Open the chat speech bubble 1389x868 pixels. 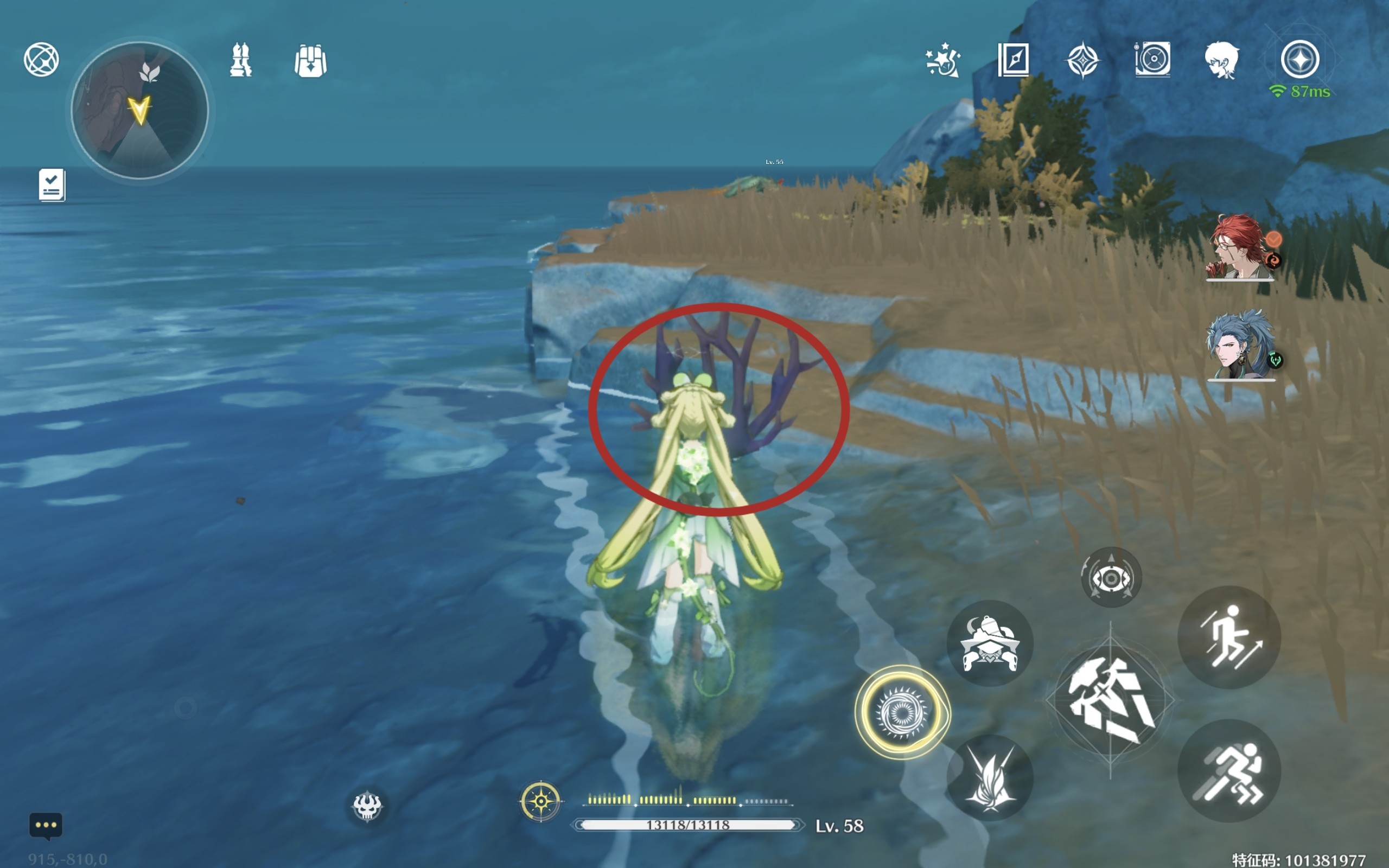click(46, 826)
